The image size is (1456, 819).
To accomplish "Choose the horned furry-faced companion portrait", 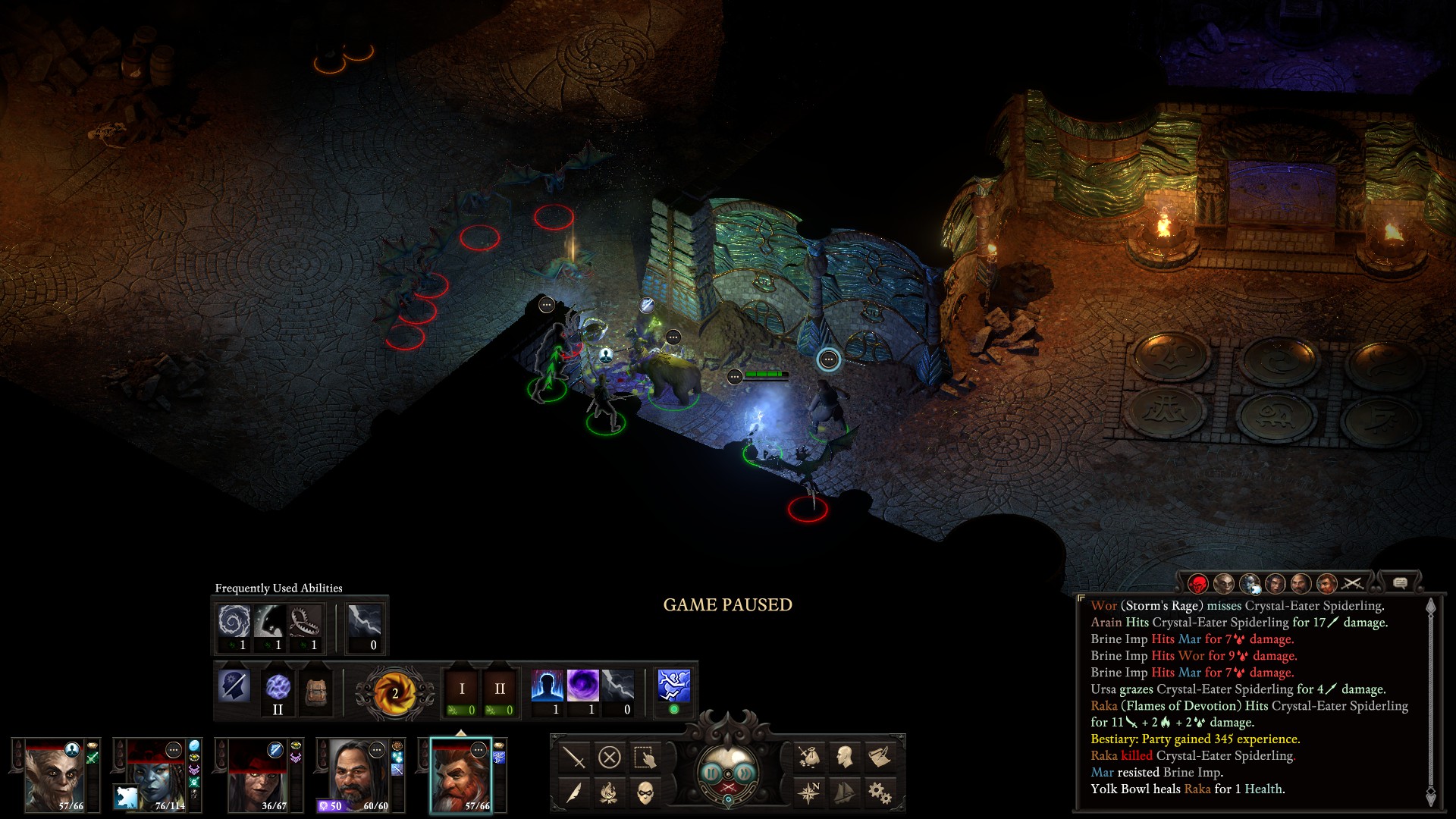I will (55, 775).
